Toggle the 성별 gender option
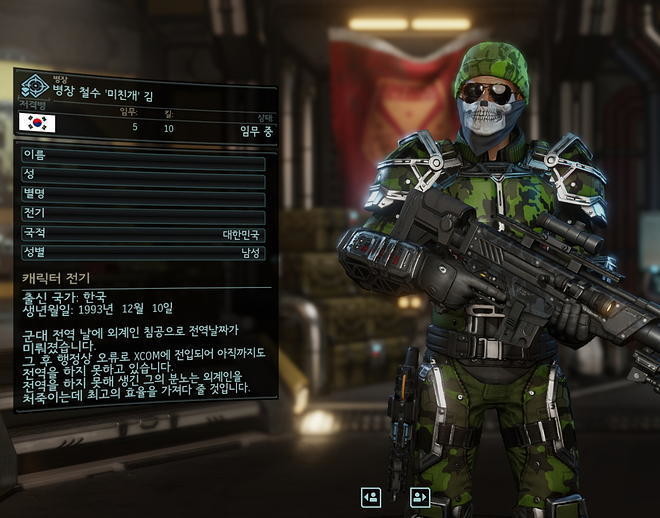 click(x=142, y=253)
